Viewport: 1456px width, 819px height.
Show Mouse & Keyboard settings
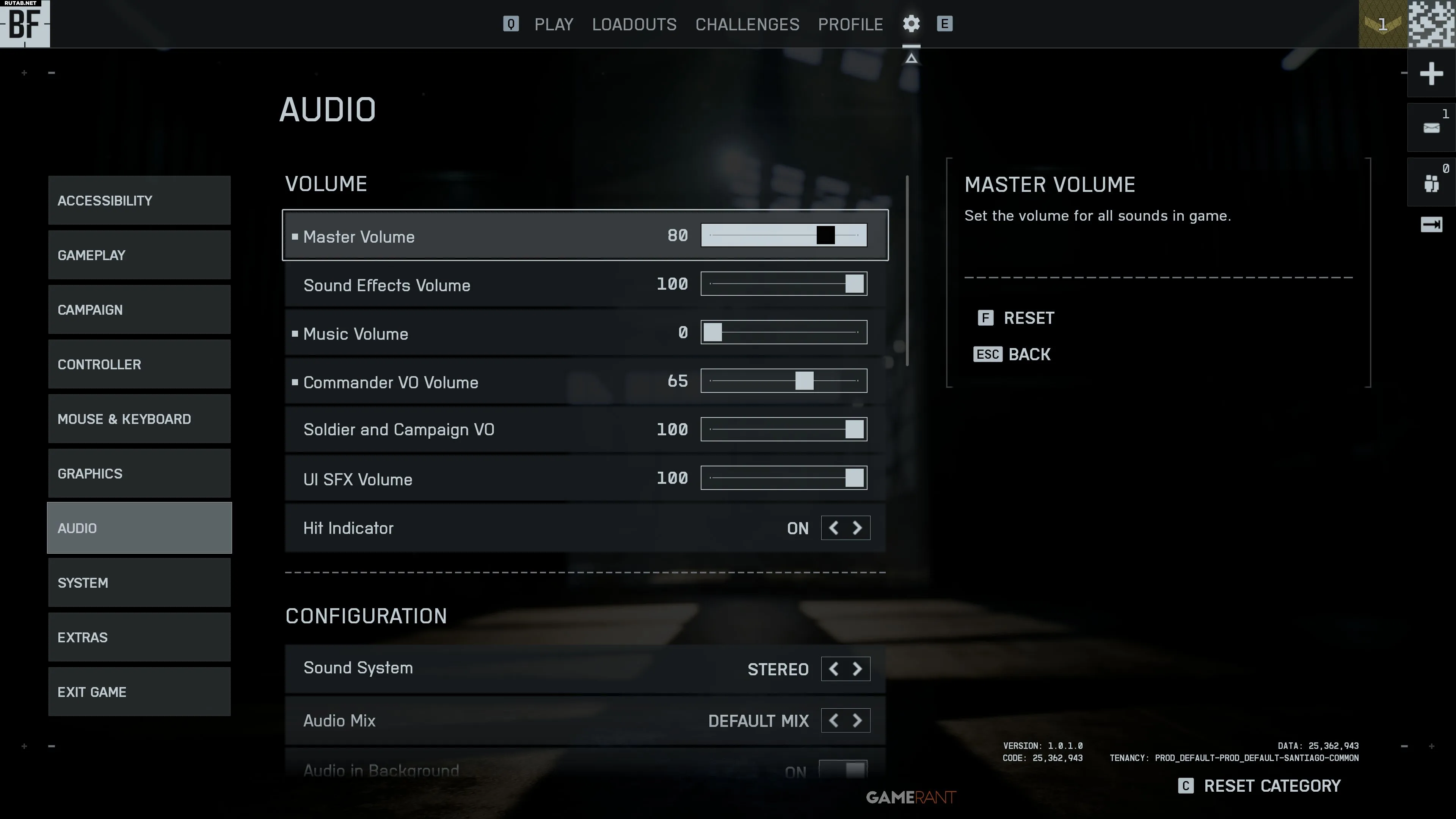[139, 419]
